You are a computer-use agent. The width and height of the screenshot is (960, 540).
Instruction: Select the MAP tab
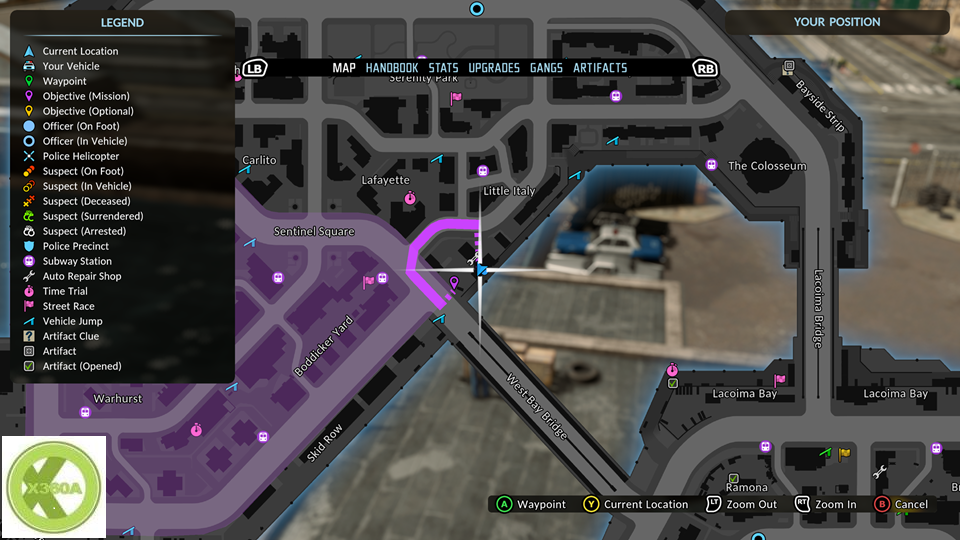[x=344, y=68]
